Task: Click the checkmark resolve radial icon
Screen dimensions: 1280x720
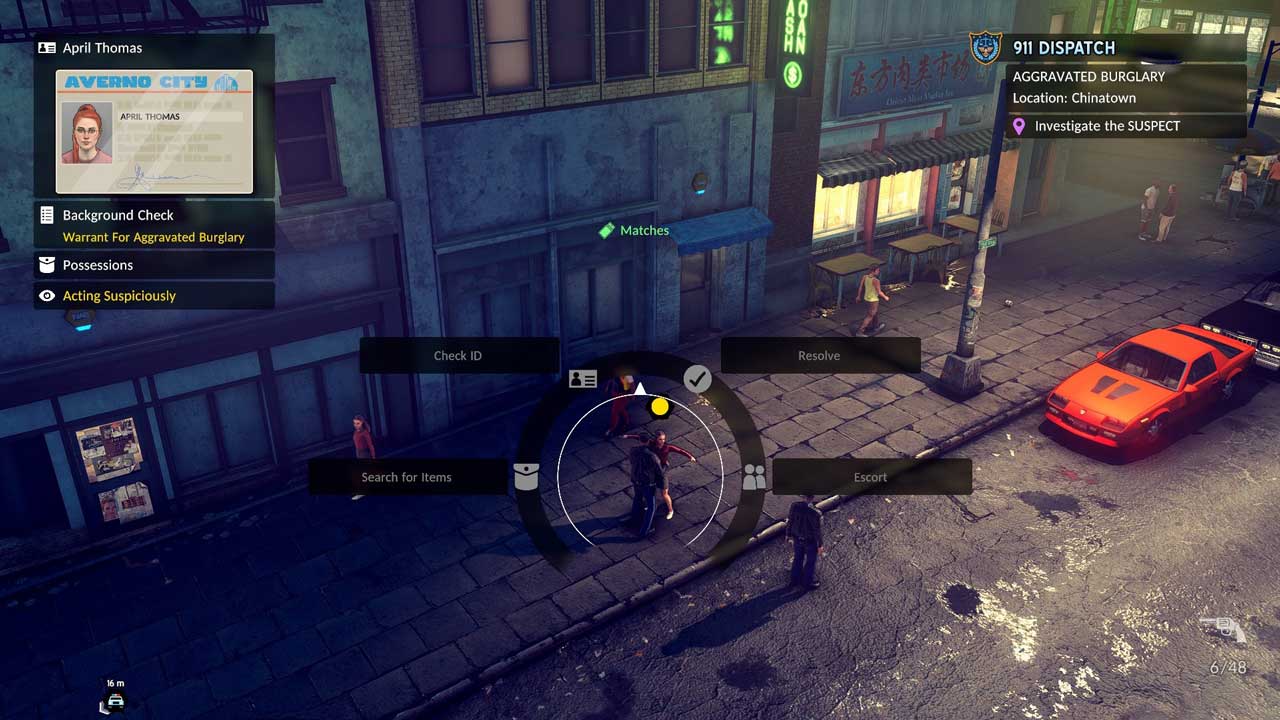Action: point(697,379)
